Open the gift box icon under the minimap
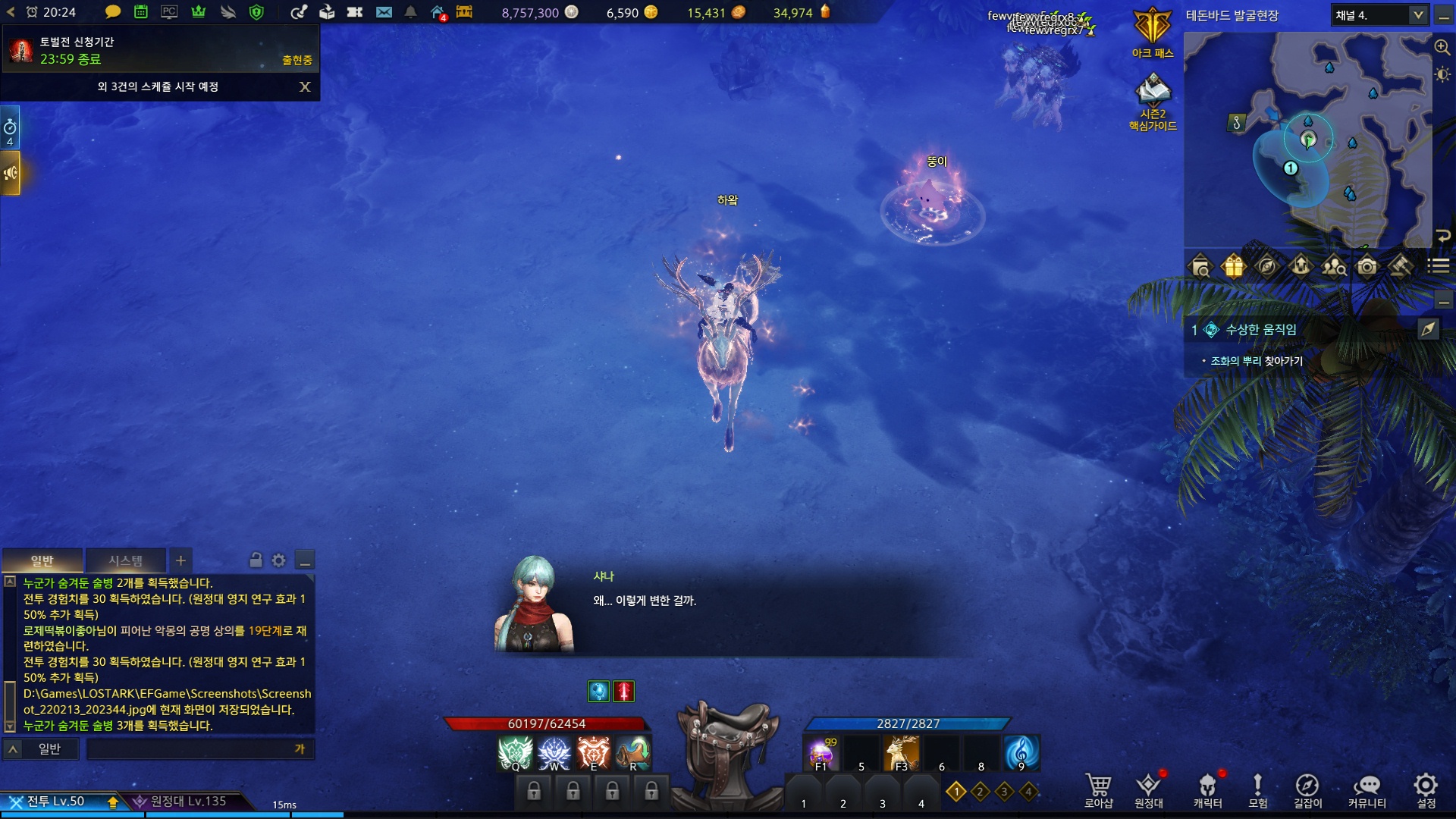The image size is (1456, 819). point(1234,266)
